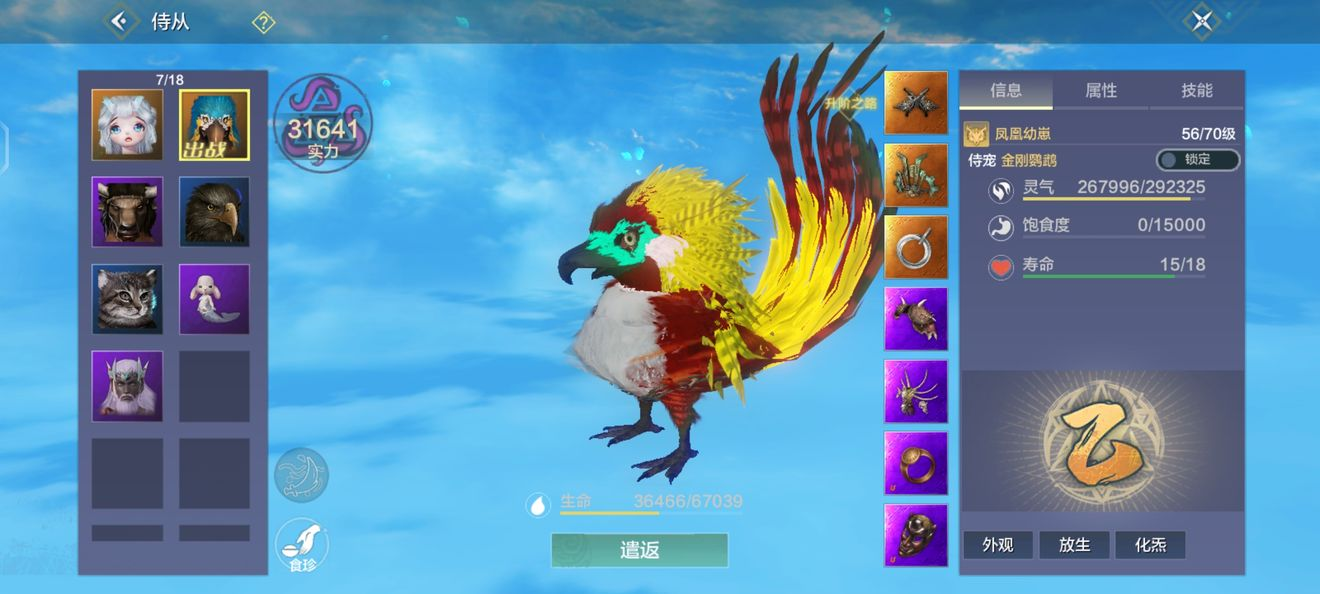The width and height of the screenshot is (1320, 594).
Task: Pick the white-bearded elder attendant portrait
Action: (127, 386)
